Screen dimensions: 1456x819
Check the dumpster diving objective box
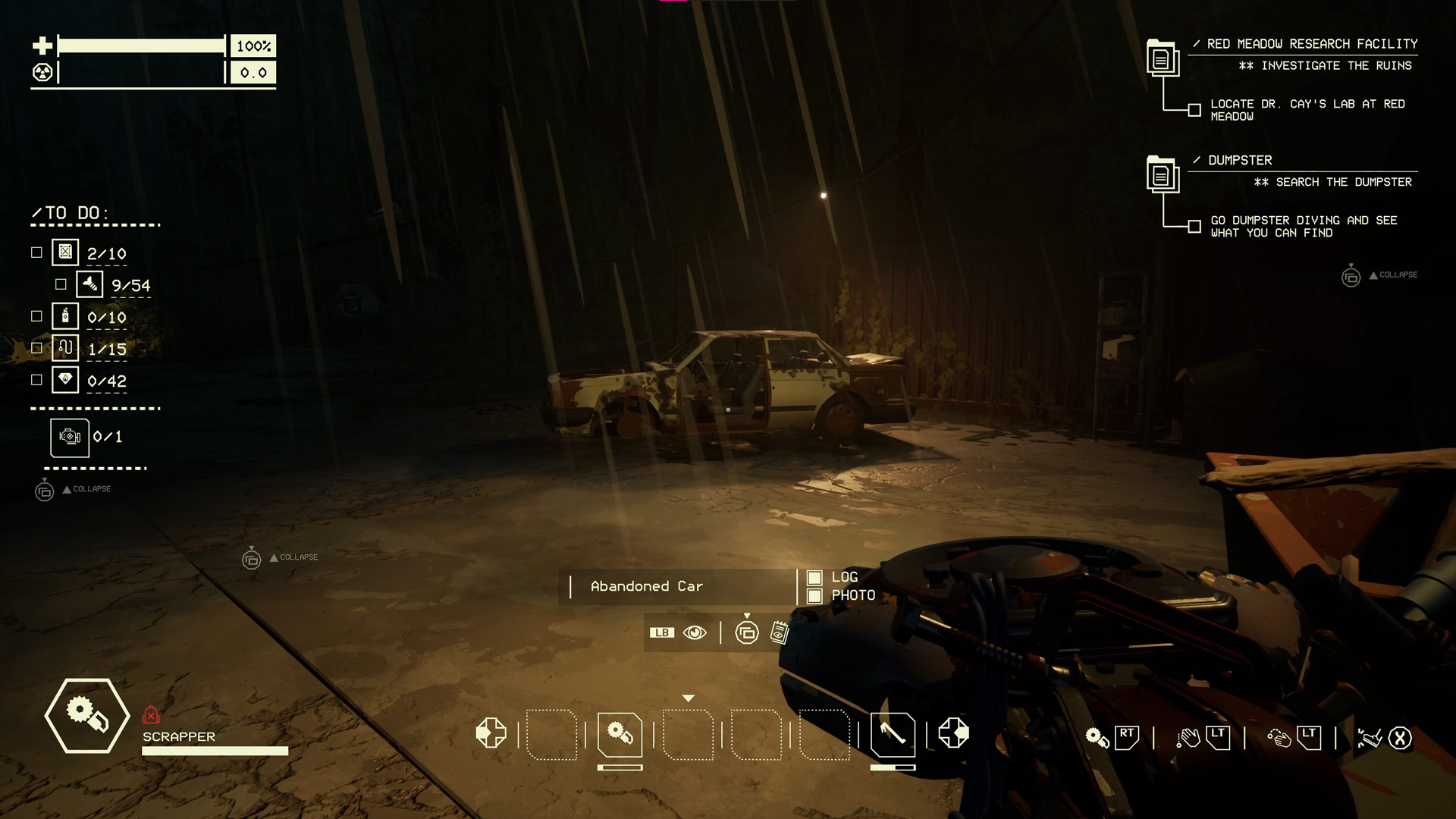[x=1194, y=226]
